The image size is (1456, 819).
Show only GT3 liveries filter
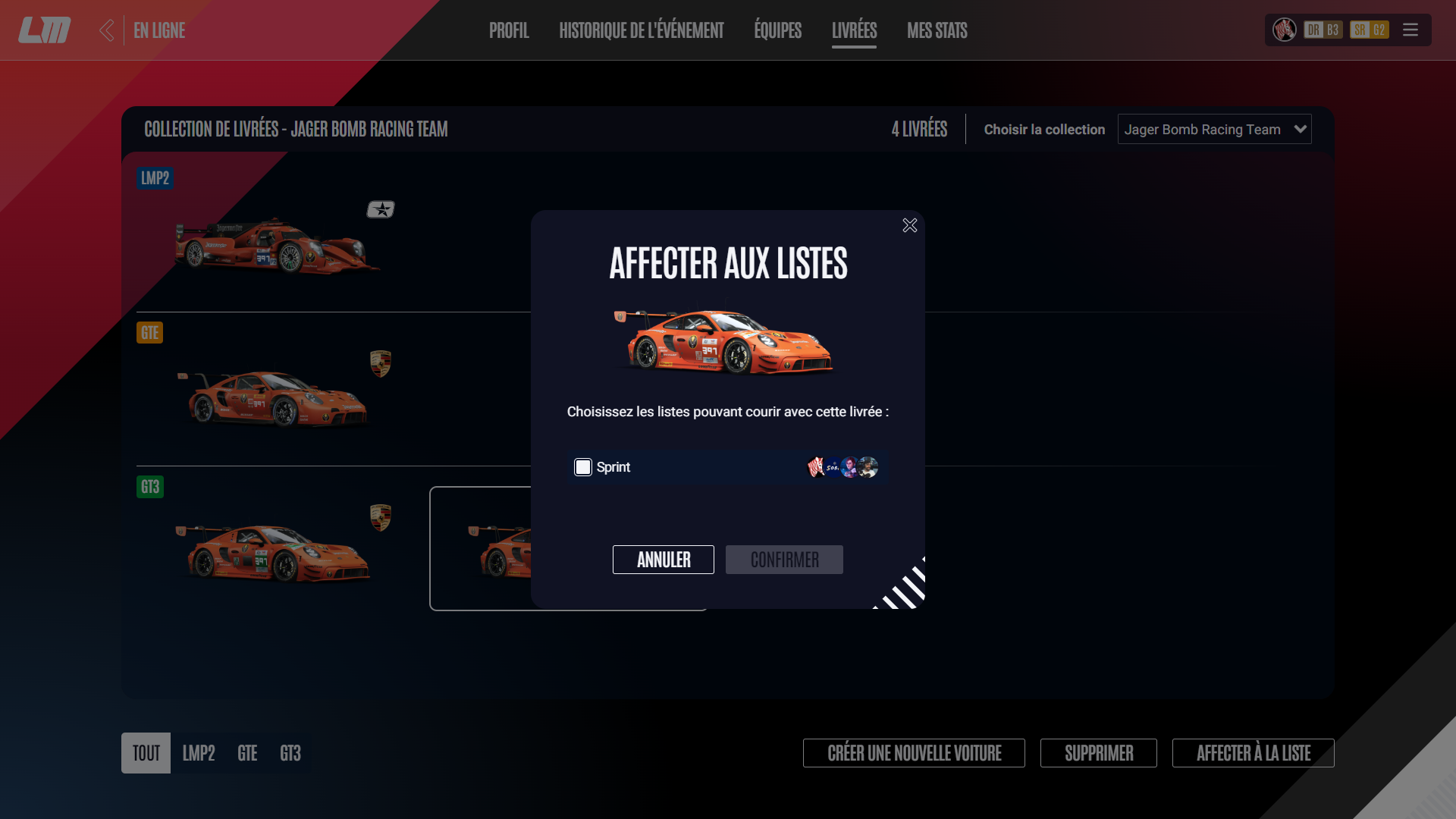tap(290, 753)
